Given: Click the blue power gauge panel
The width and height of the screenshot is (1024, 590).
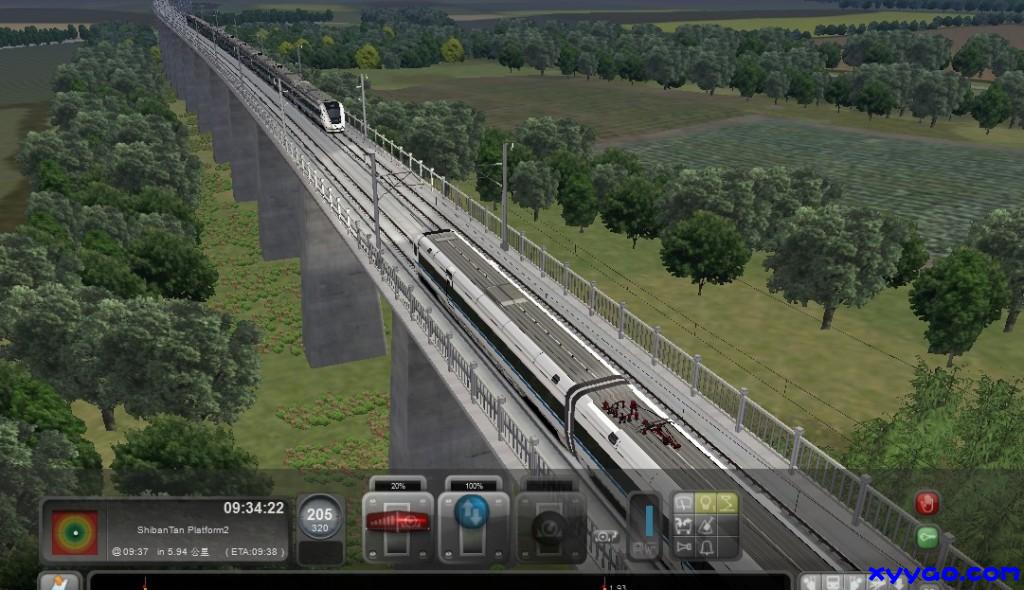Looking at the screenshot, I should click(x=646, y=523).
